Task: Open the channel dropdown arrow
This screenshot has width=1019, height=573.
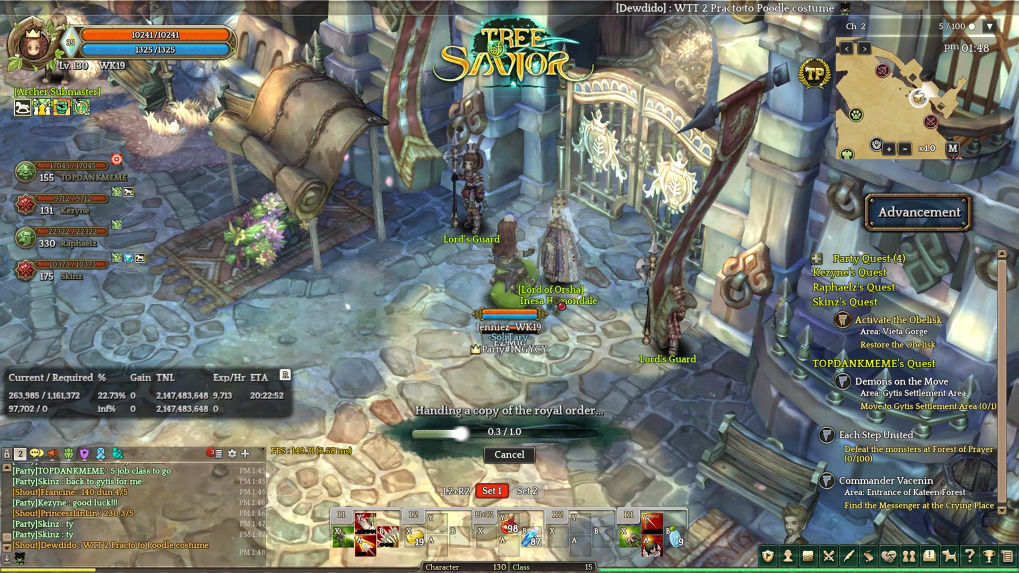Action: (x=990, y=26)
